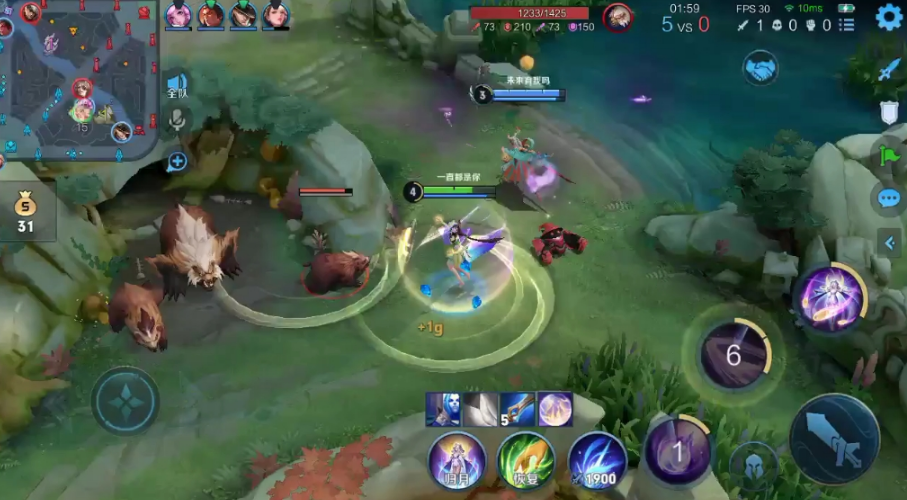Viewport: 907px width, 500px height.
Task: Activate the 归月 recall skill
Action: 457,462
